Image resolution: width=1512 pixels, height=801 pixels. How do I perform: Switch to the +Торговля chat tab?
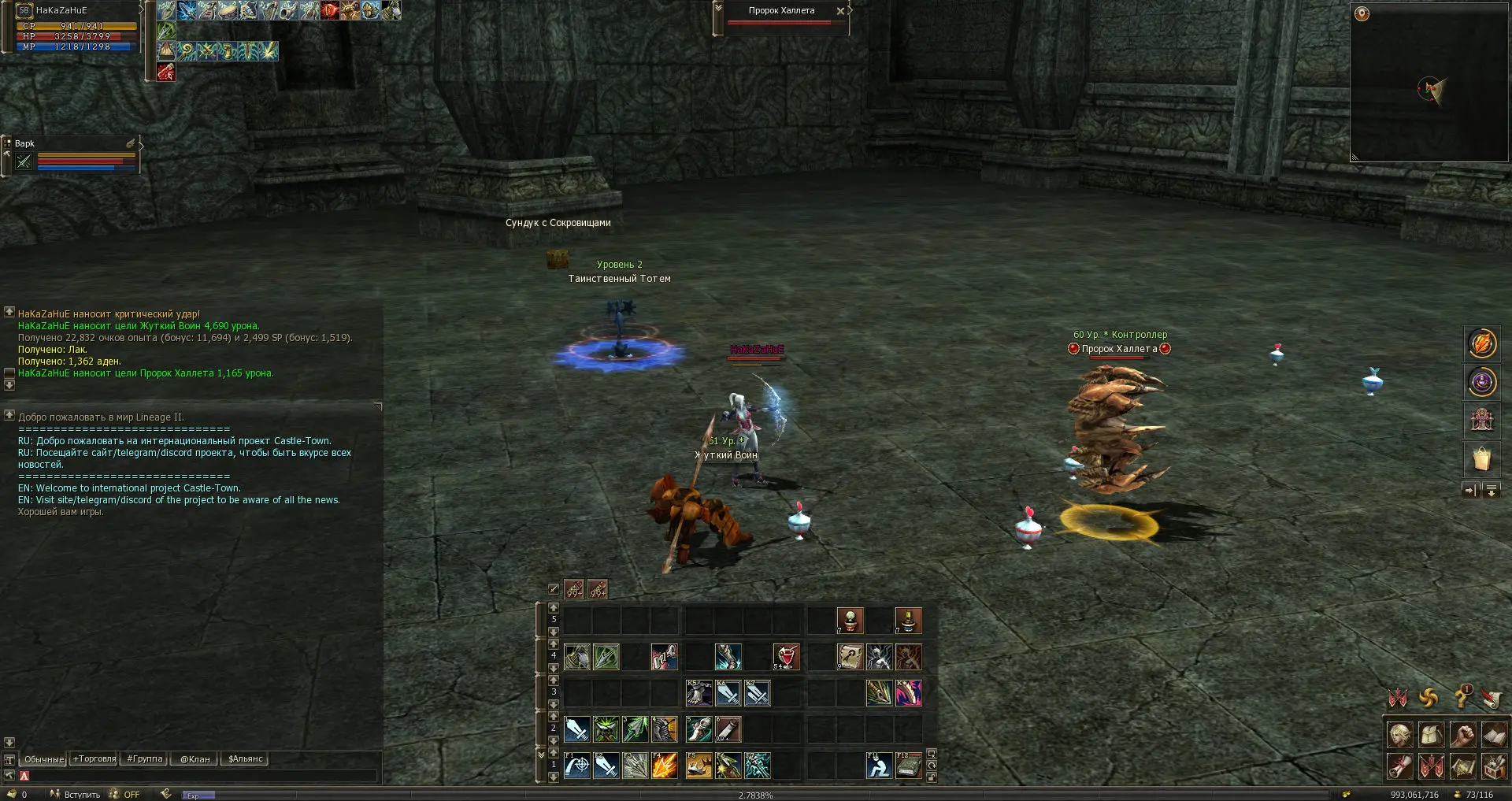[94, 759]
